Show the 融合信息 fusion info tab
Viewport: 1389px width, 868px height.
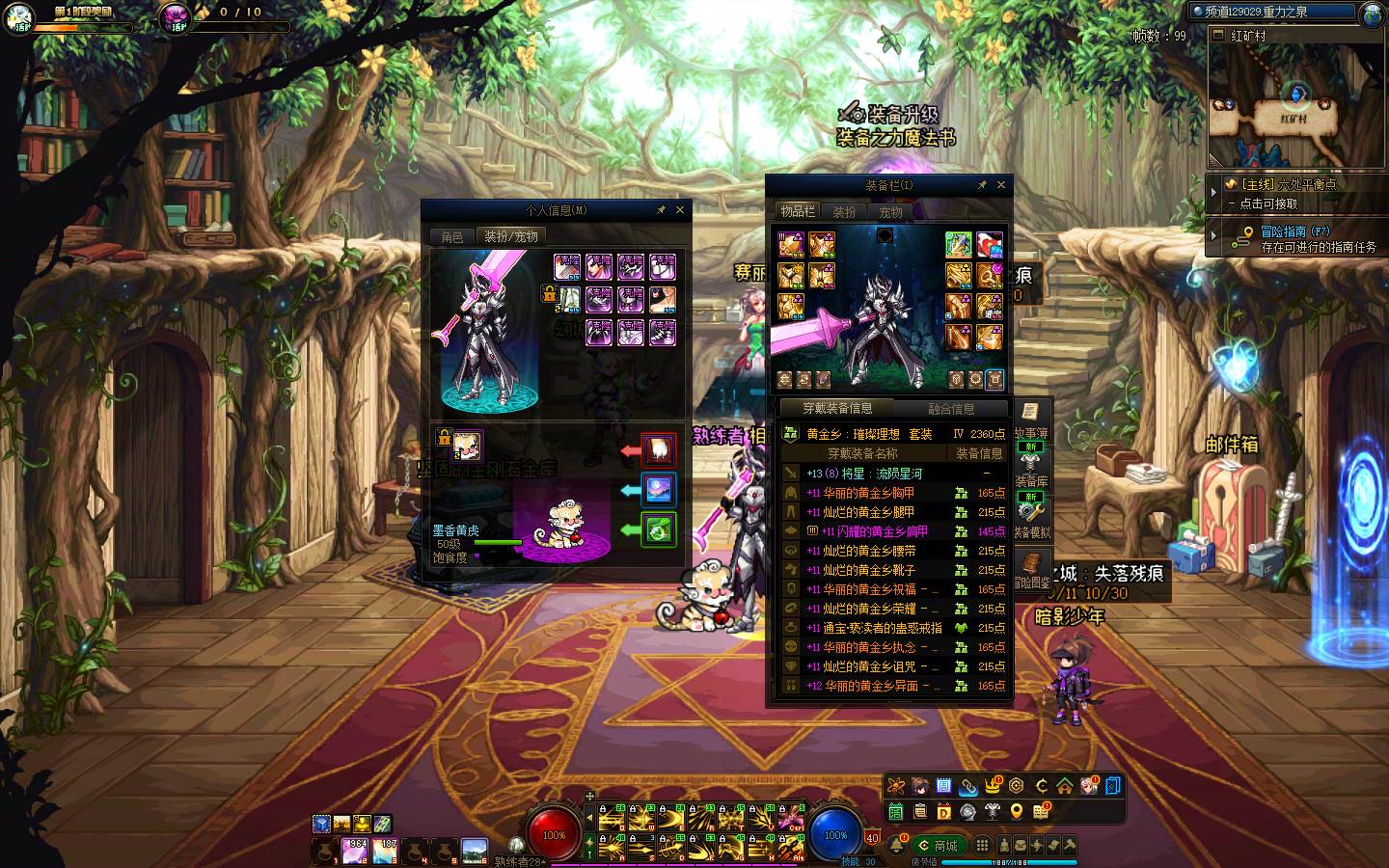tap(951, 409)
